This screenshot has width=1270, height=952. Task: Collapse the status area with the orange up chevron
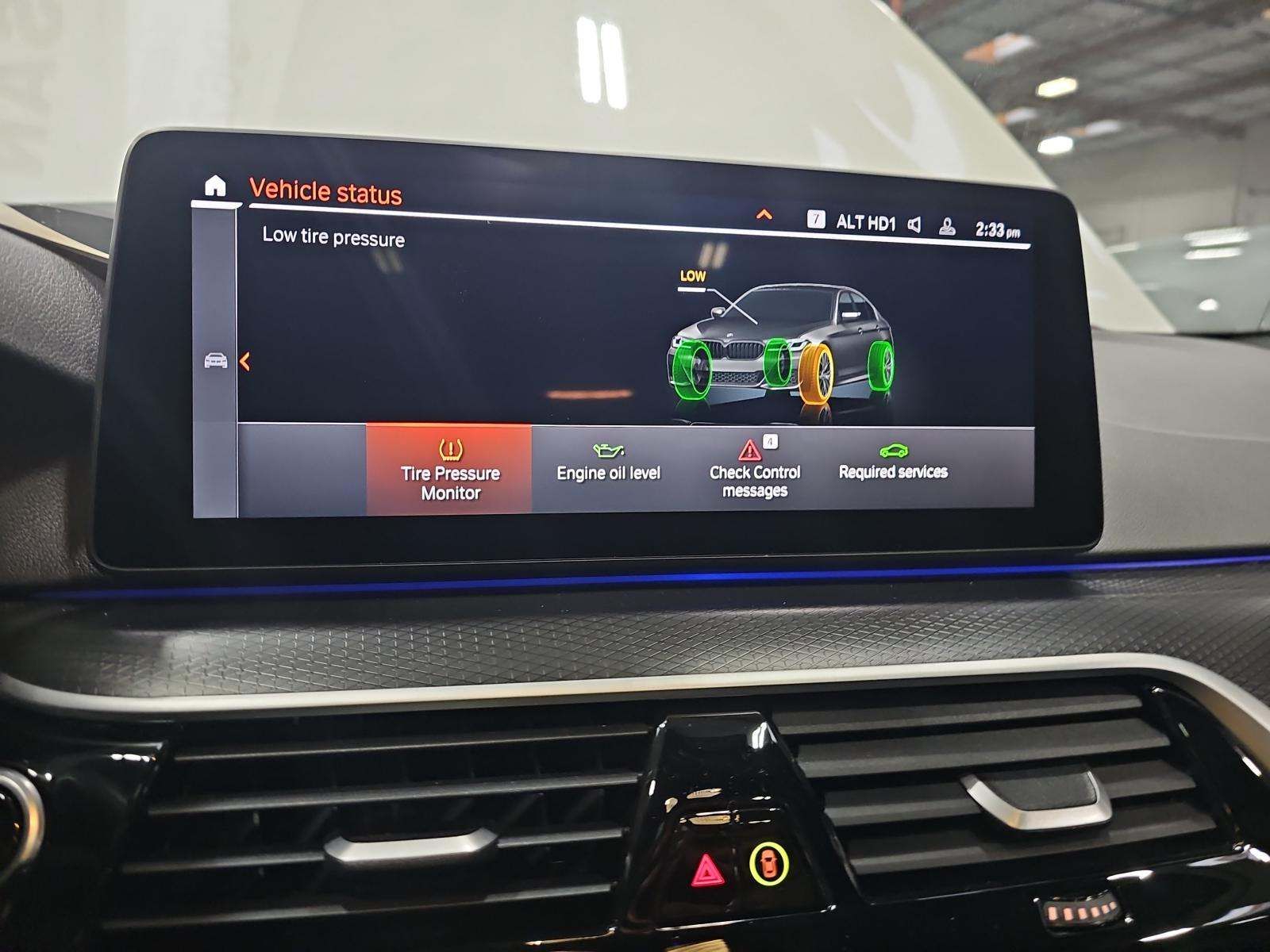(764, 214)
